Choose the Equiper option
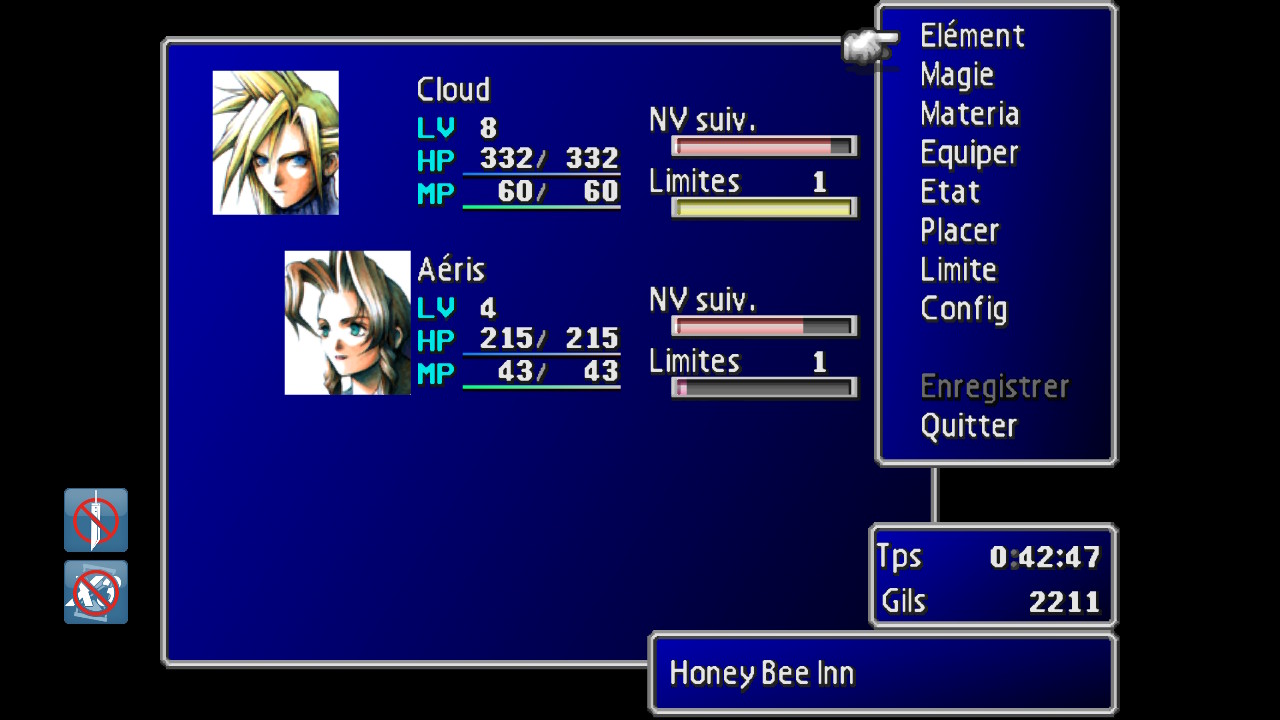Image resolution: width=1280 pixels, height=720 pixels. [968, 153]
